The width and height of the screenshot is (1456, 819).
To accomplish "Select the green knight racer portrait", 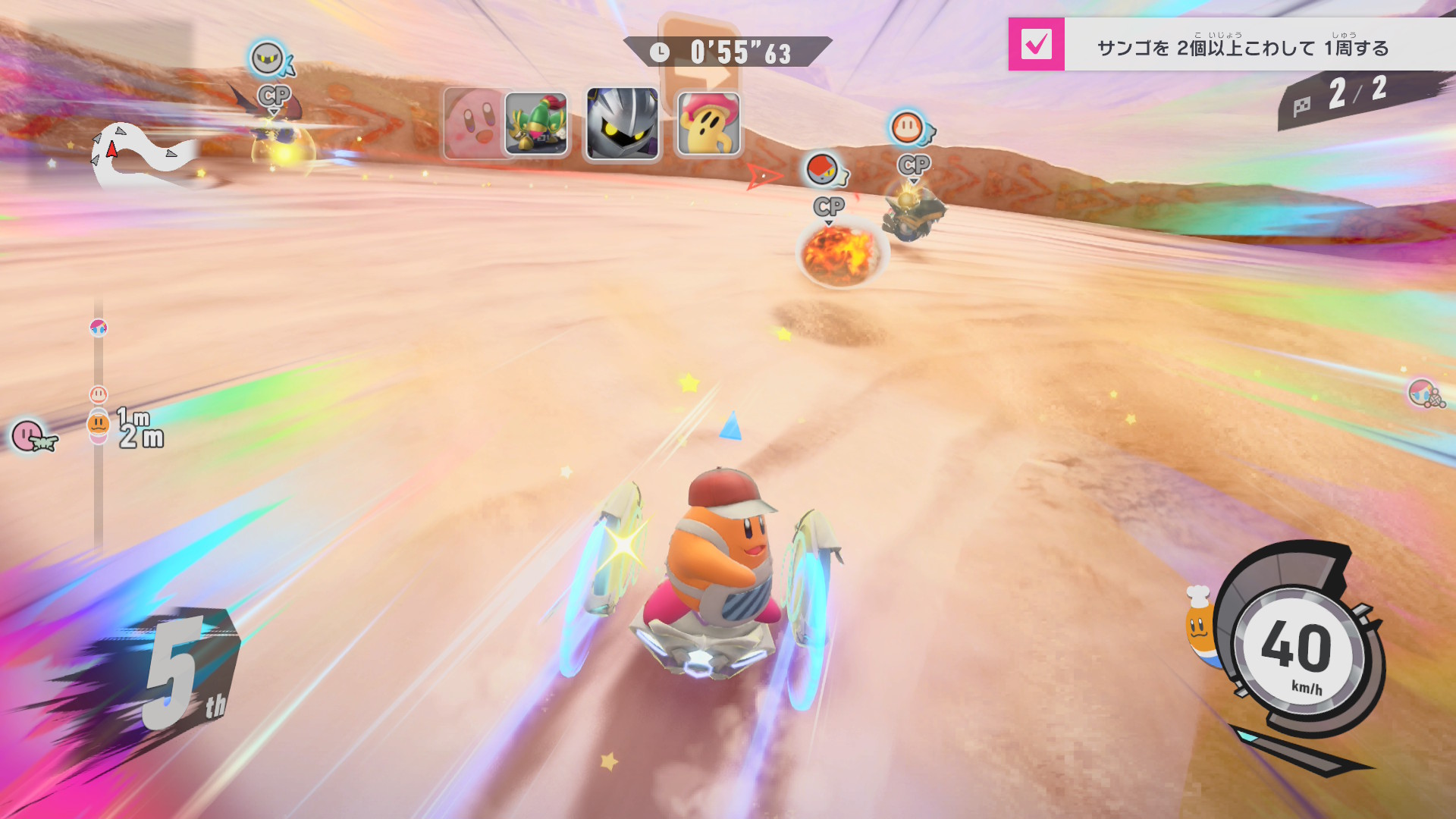I will pyautogui.click(x=536, y=124).
